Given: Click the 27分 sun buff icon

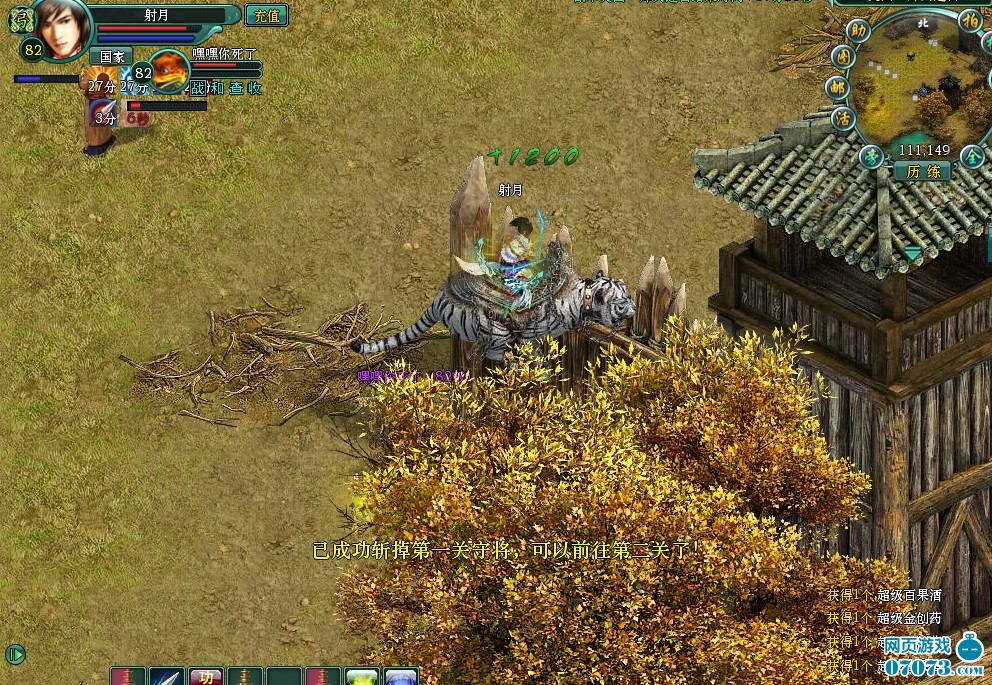Looking at the screenshot, I should [100, 80].
